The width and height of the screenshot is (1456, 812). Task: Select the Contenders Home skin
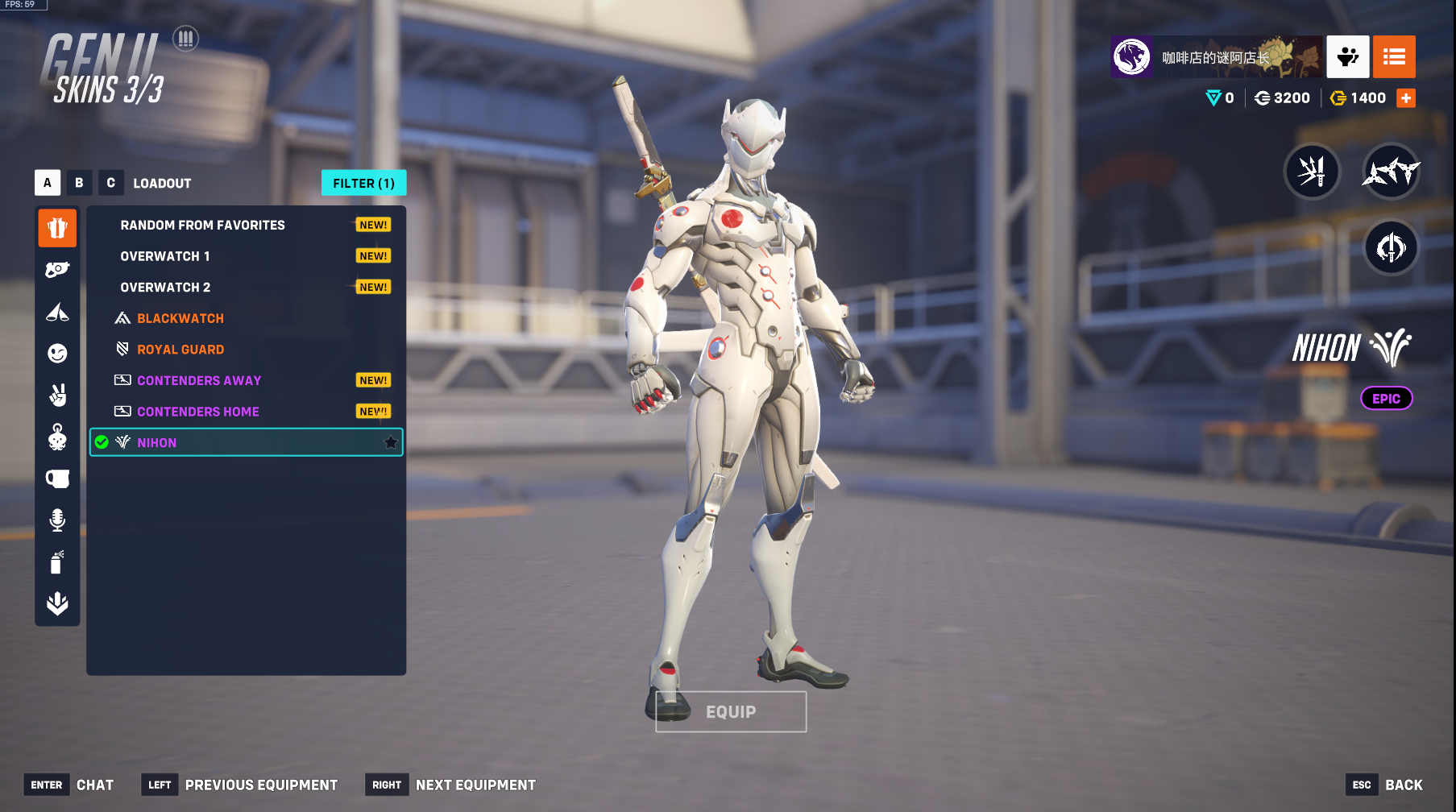(197, 412)
